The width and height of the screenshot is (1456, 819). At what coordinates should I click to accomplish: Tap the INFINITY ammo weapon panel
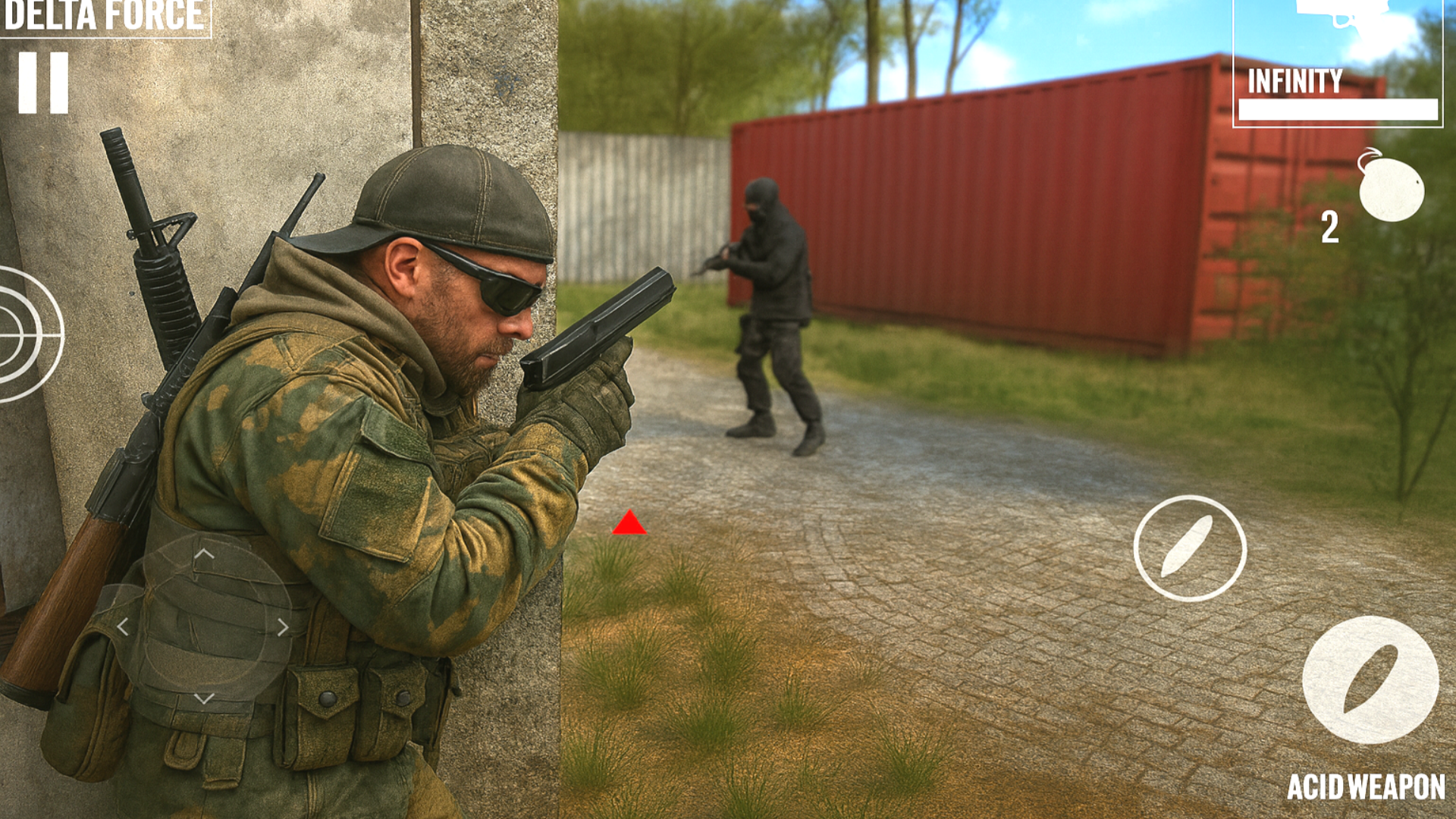click(1338, 64)
